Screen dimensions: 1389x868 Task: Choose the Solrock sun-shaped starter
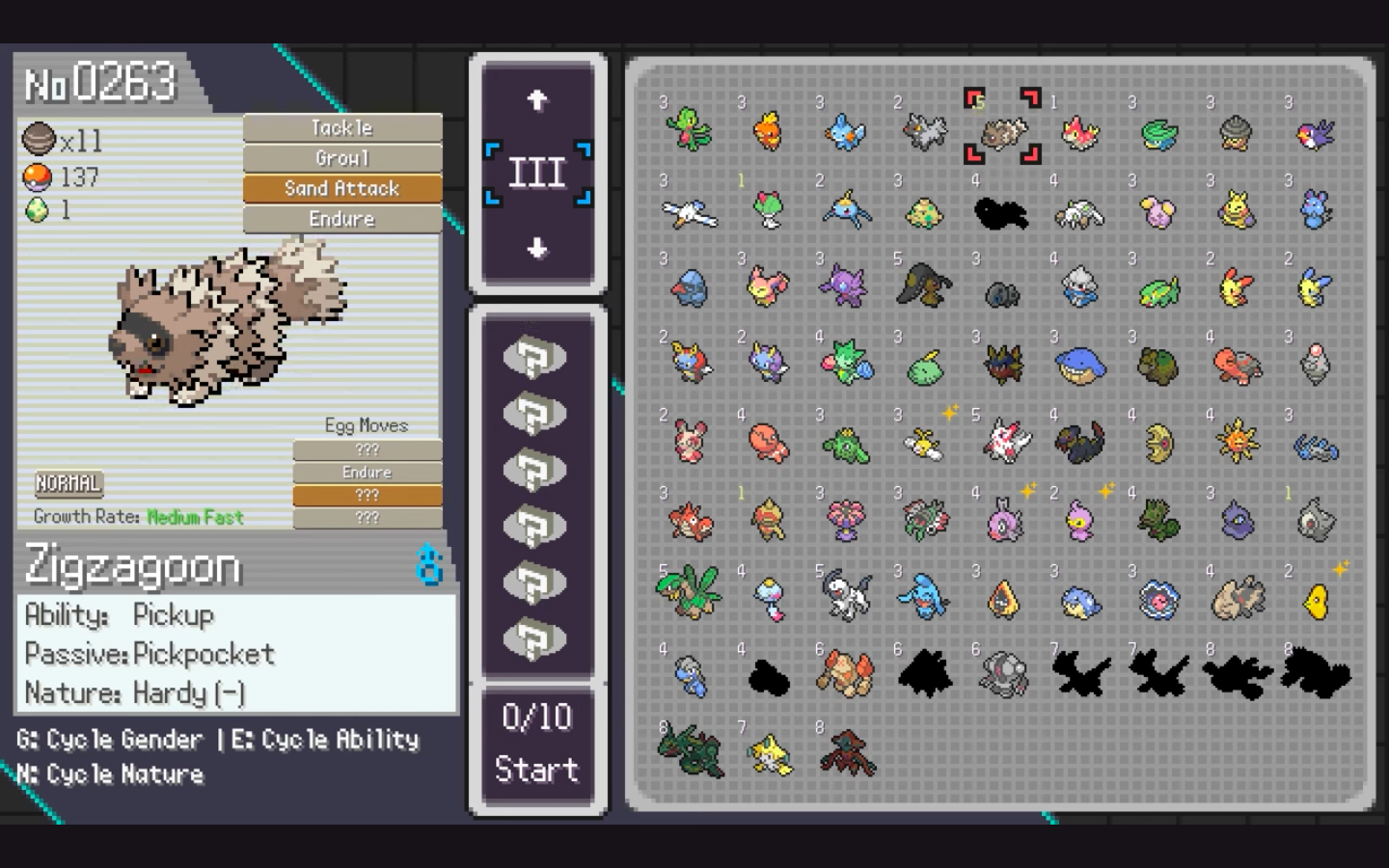coord(1237,443)
